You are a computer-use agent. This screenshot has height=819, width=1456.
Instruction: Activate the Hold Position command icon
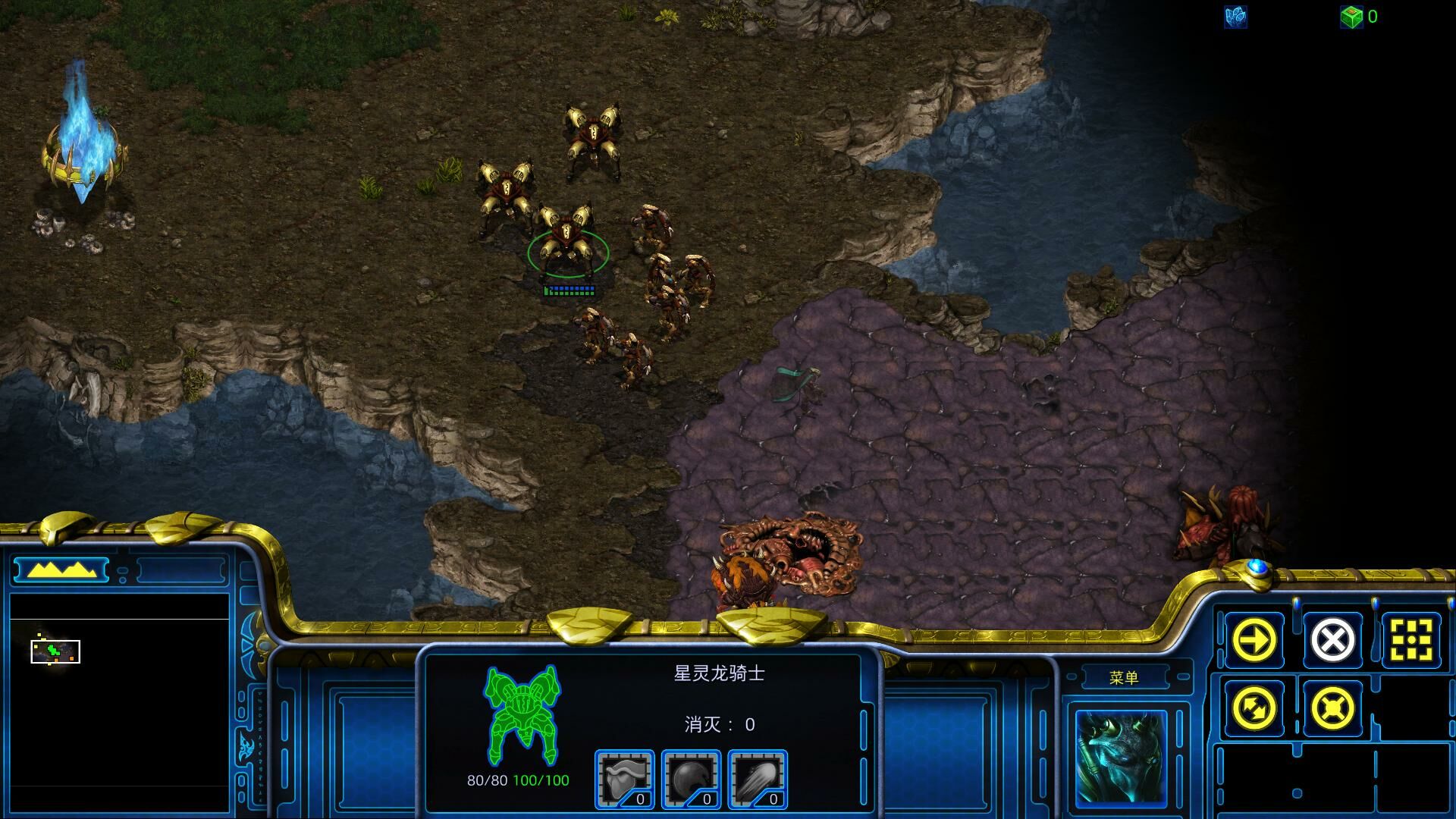pos(1332,708)
